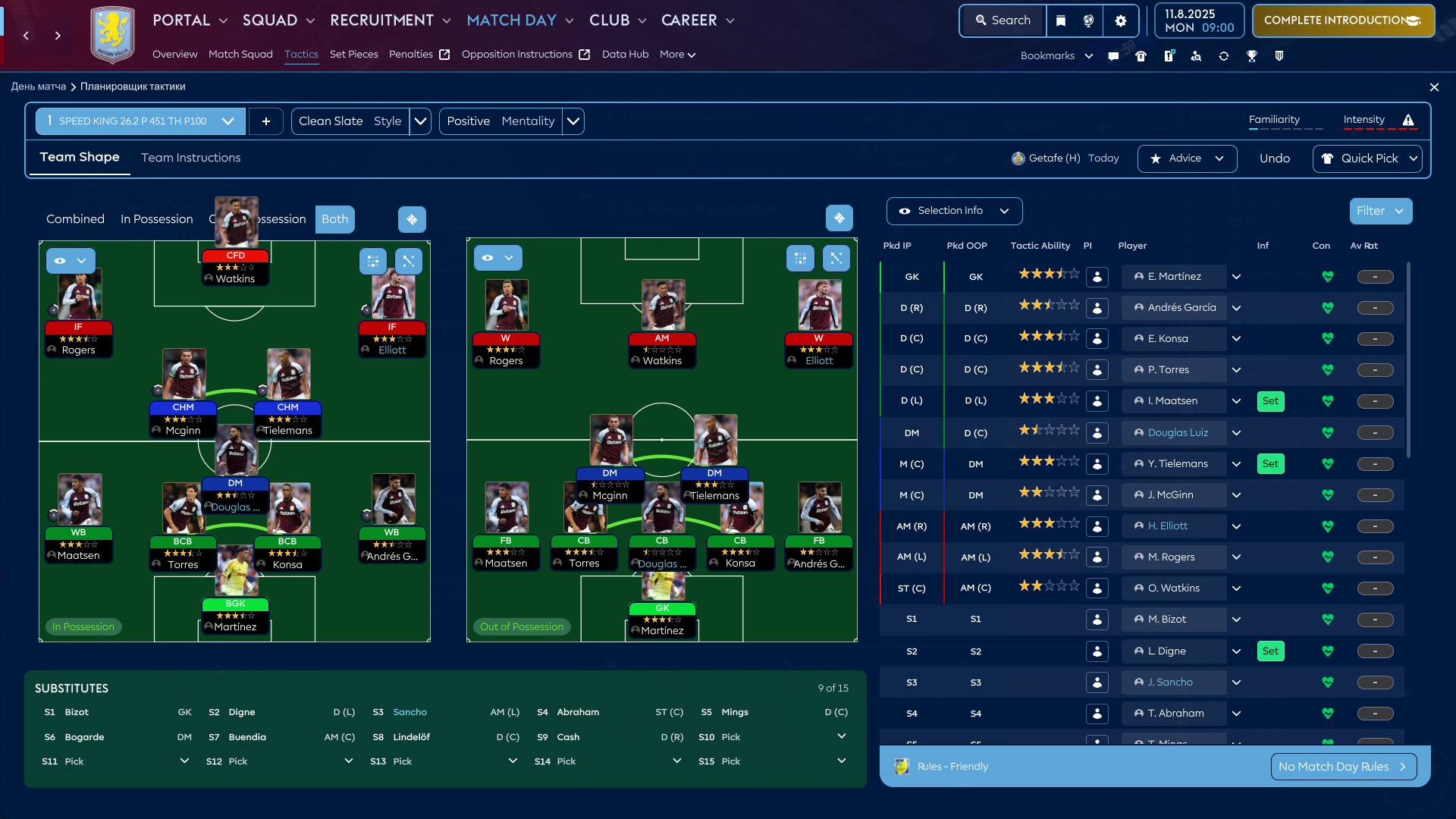Open the trophy competitions icon
Viewport: 1456px width, 819px height.
click(1252, 55)
